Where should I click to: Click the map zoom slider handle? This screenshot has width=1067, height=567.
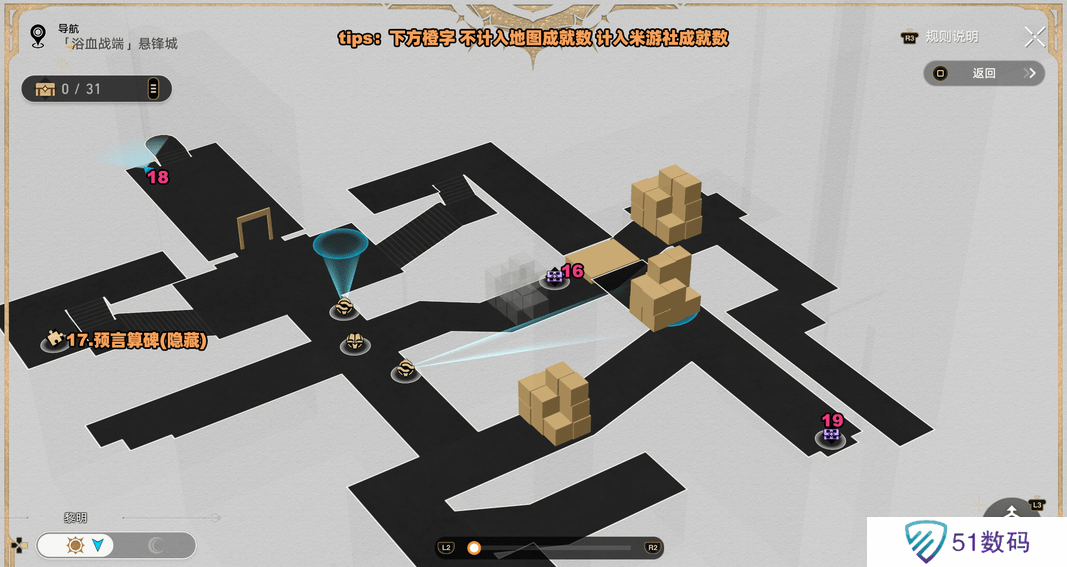click(474, 547)
